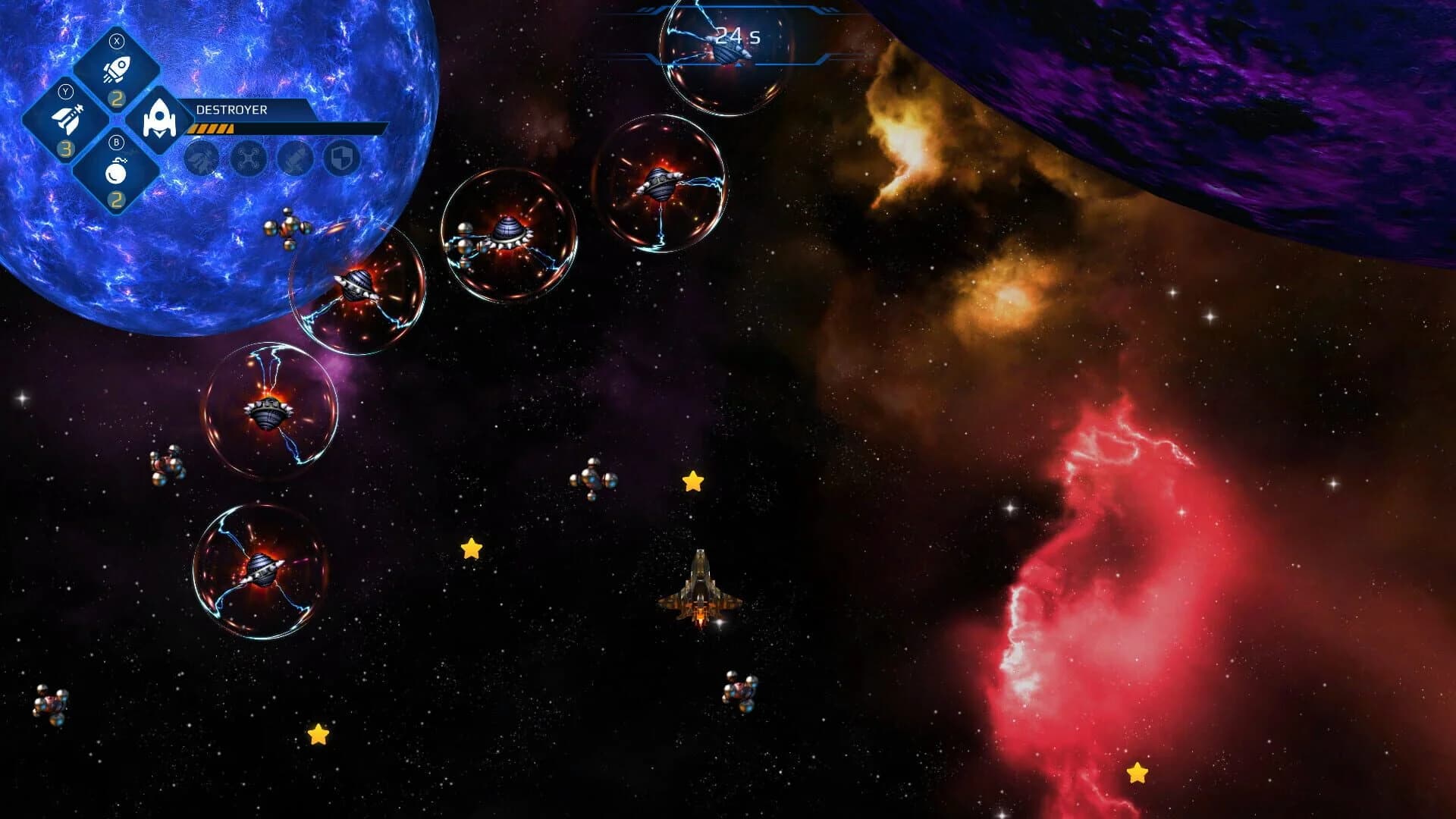Screen dimensions: 1456x819
Task: Click the yellow star above the player ship
Action: 692,479
